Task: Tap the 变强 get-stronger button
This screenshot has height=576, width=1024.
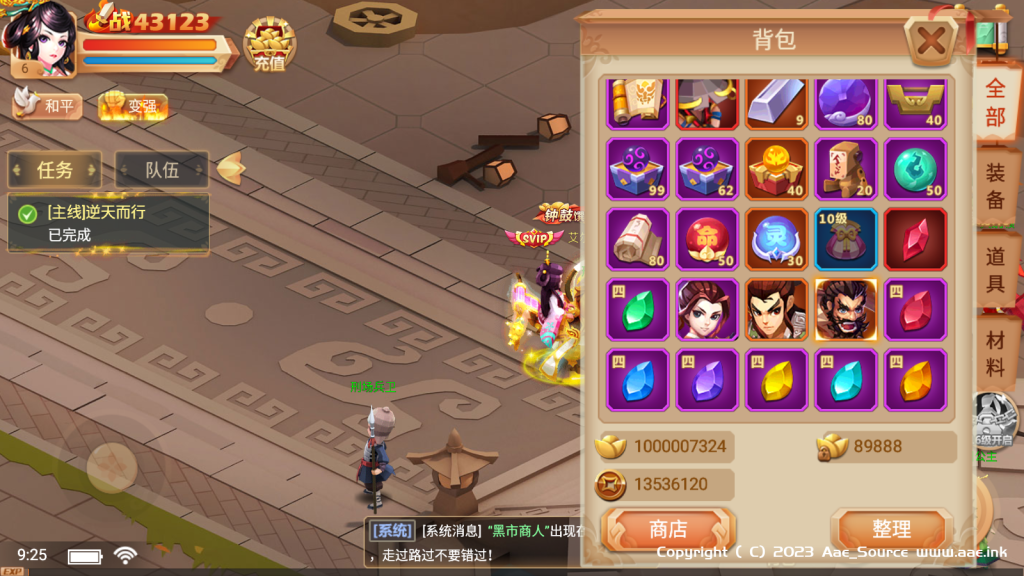Action: pyautogui.click(x=133, y=106)
